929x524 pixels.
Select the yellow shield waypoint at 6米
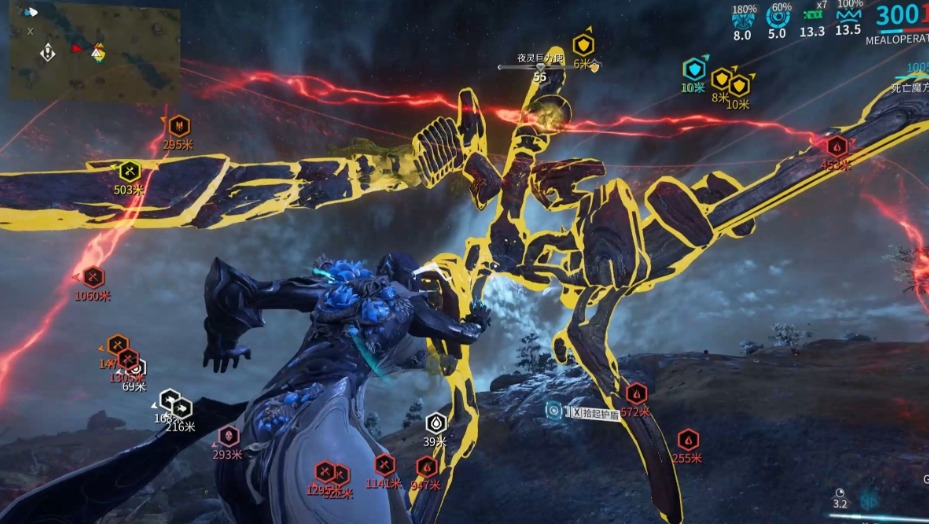pos(584,45)
